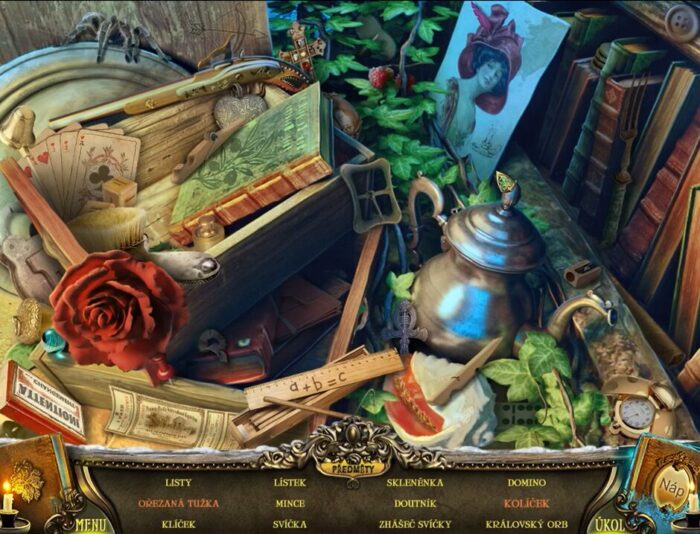Pick the KLÍČEK list entry
Image resolution: width=700 pixels, height=534 pixels.
tap(179, 524)
